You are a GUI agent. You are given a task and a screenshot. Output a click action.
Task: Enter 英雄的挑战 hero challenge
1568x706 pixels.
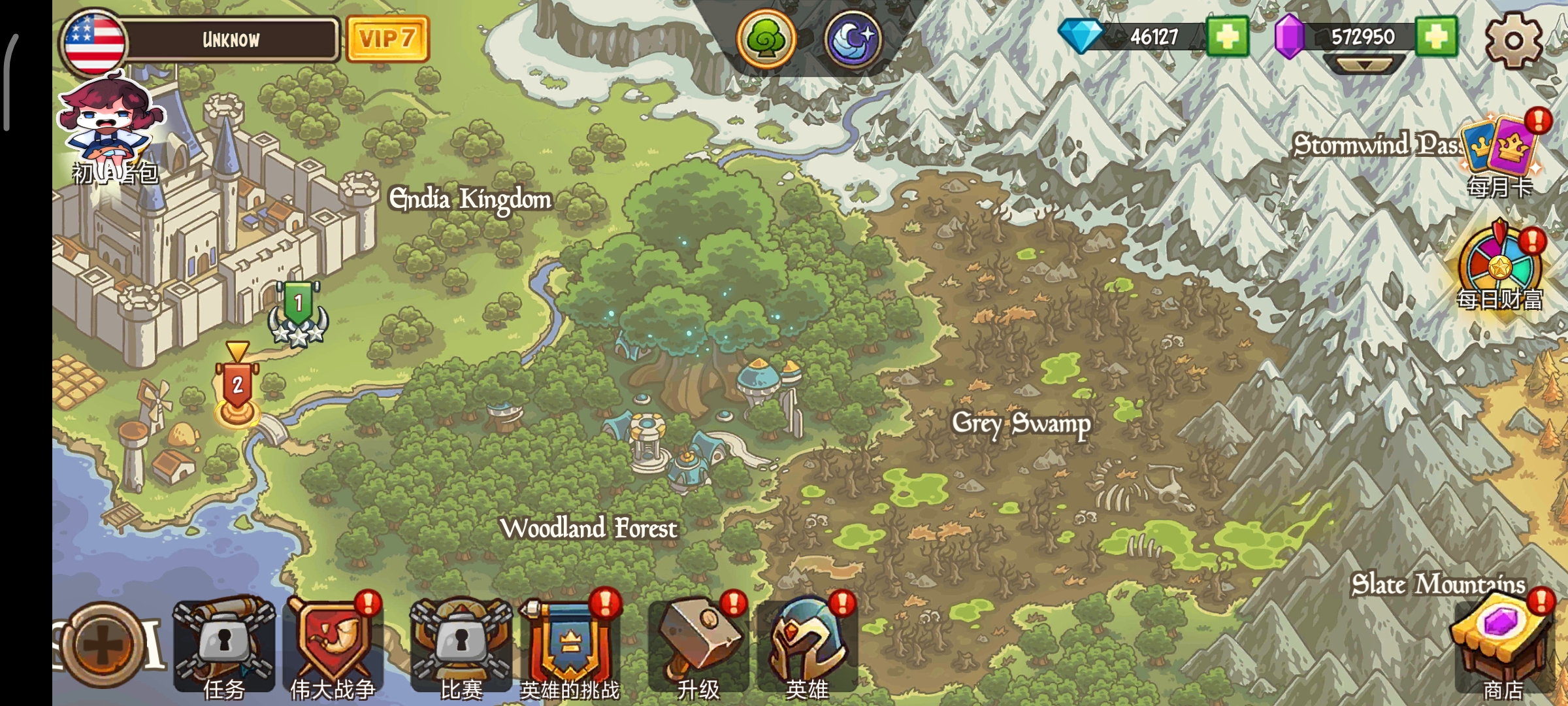coord(570,644)
